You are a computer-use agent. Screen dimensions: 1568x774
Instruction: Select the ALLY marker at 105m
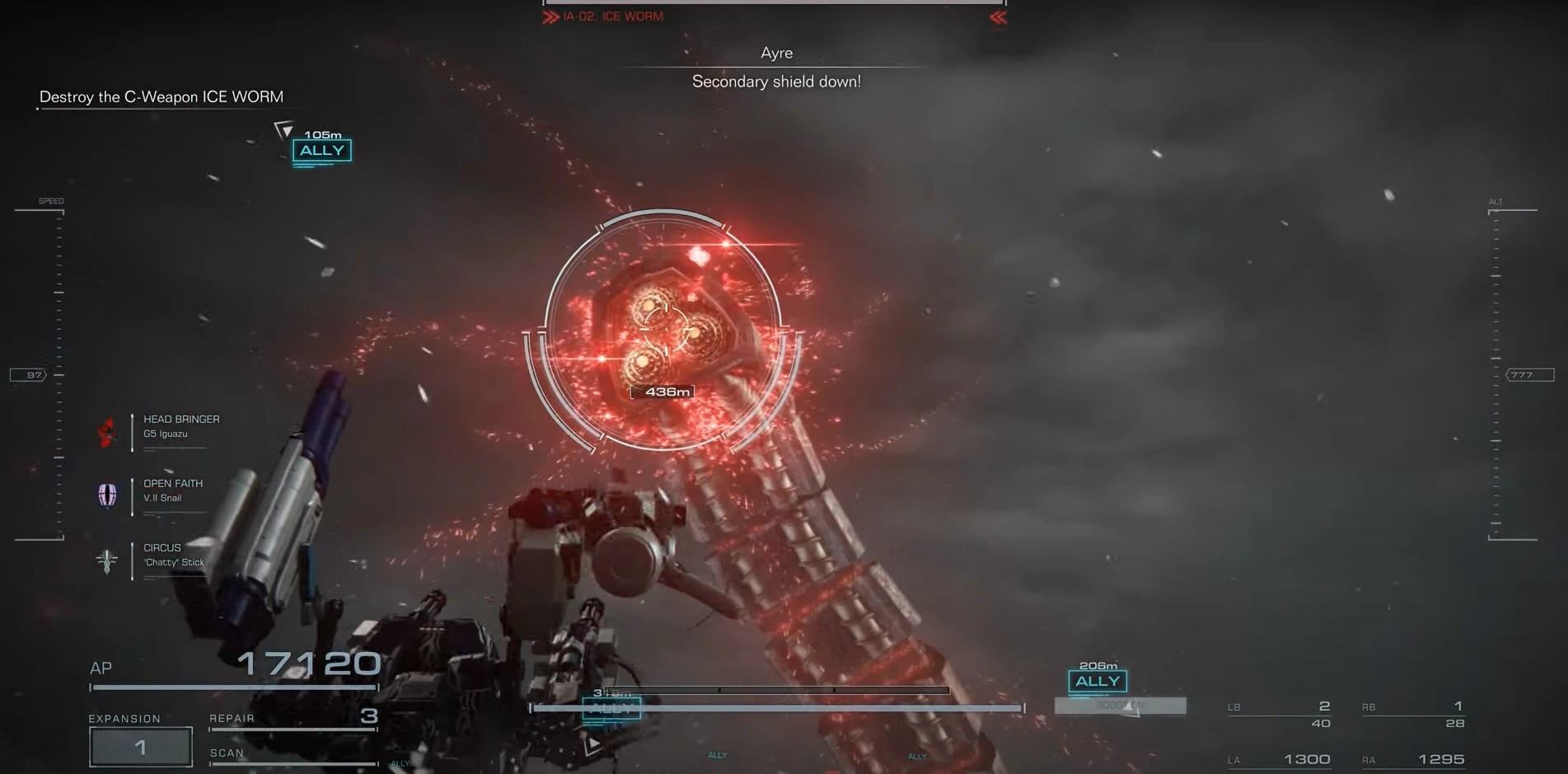321,151
